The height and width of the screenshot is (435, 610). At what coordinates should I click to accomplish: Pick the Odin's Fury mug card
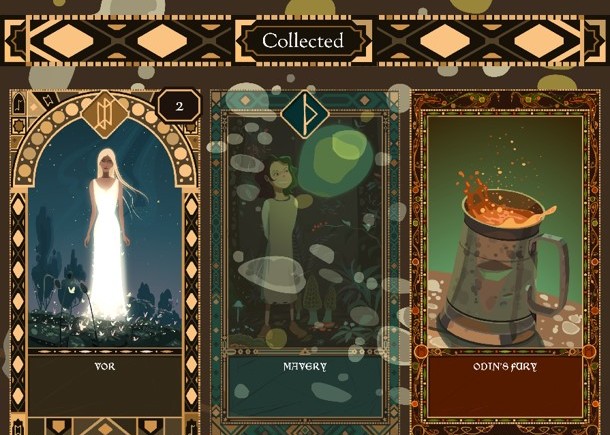tap(505, 250)
